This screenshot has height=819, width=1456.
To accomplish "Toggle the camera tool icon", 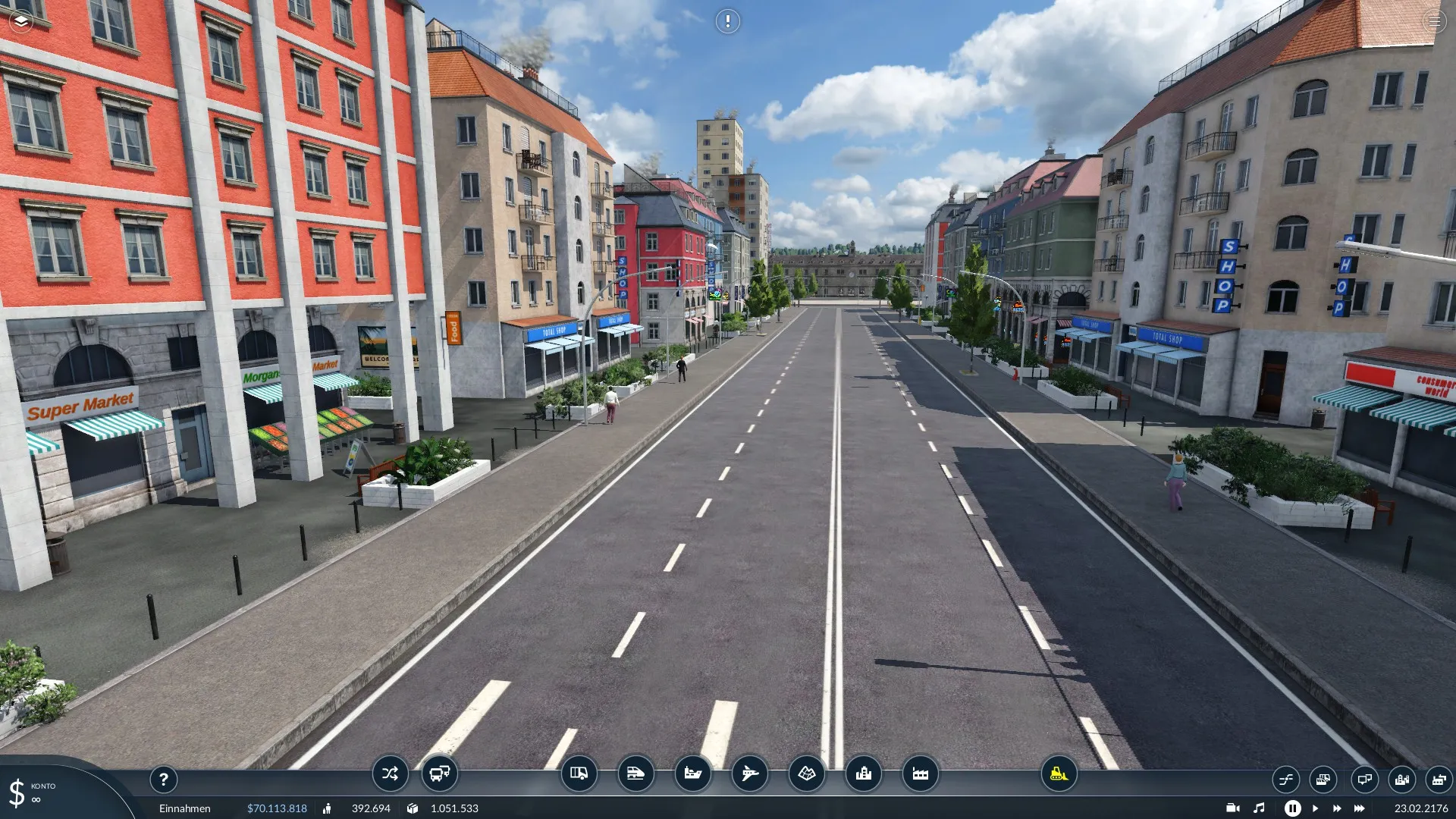I will tap(1233, 808).
